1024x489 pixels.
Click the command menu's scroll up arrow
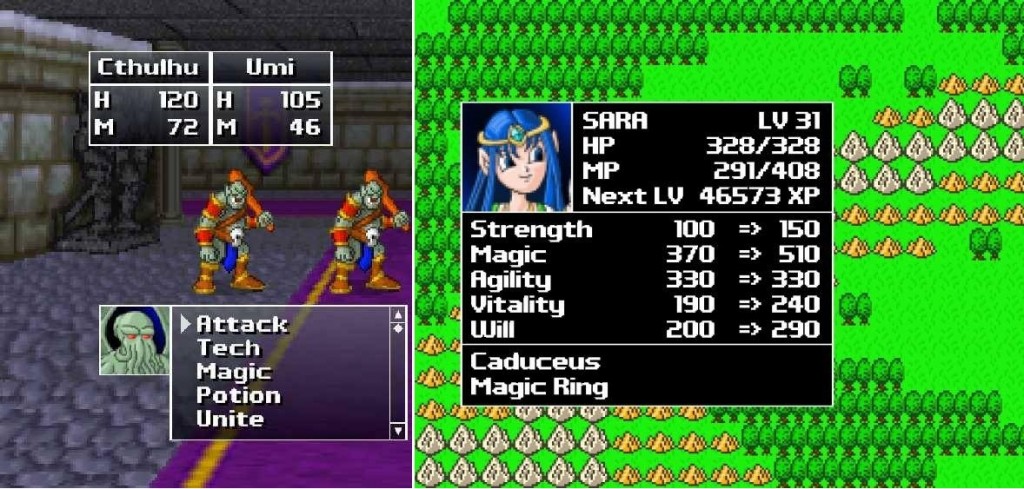pyautogui.click(x=398, y=315)
